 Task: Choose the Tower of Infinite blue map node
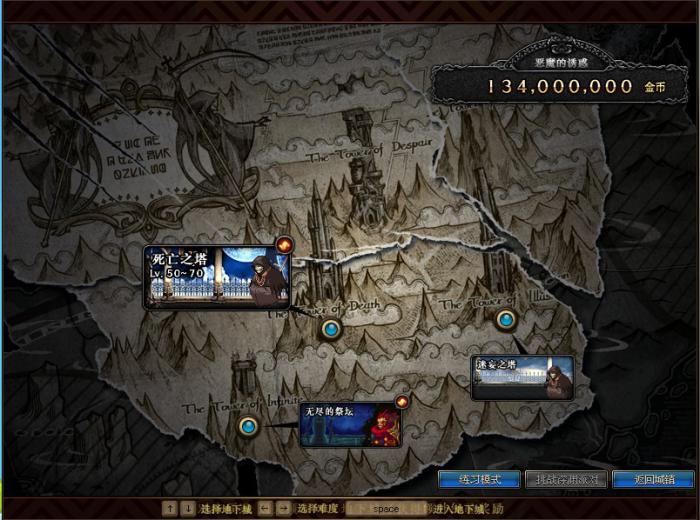(x=248, y=427)
